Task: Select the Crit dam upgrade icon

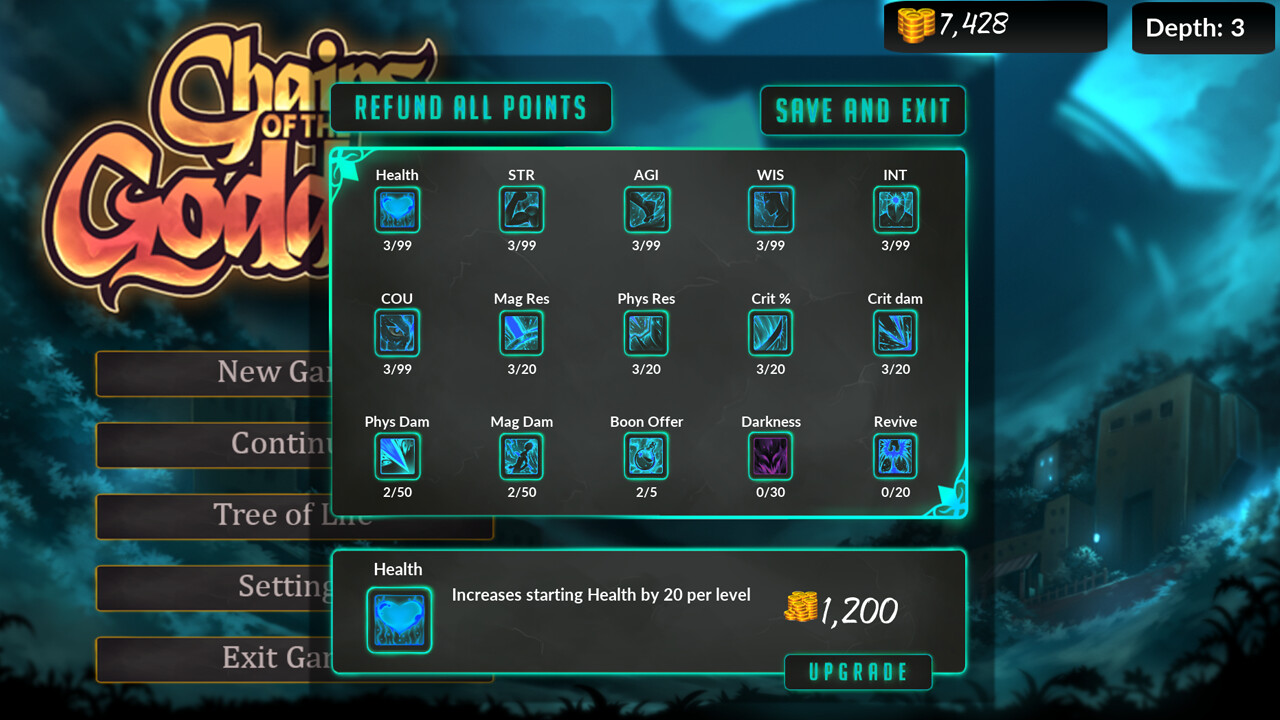Action: coord(895,333)
